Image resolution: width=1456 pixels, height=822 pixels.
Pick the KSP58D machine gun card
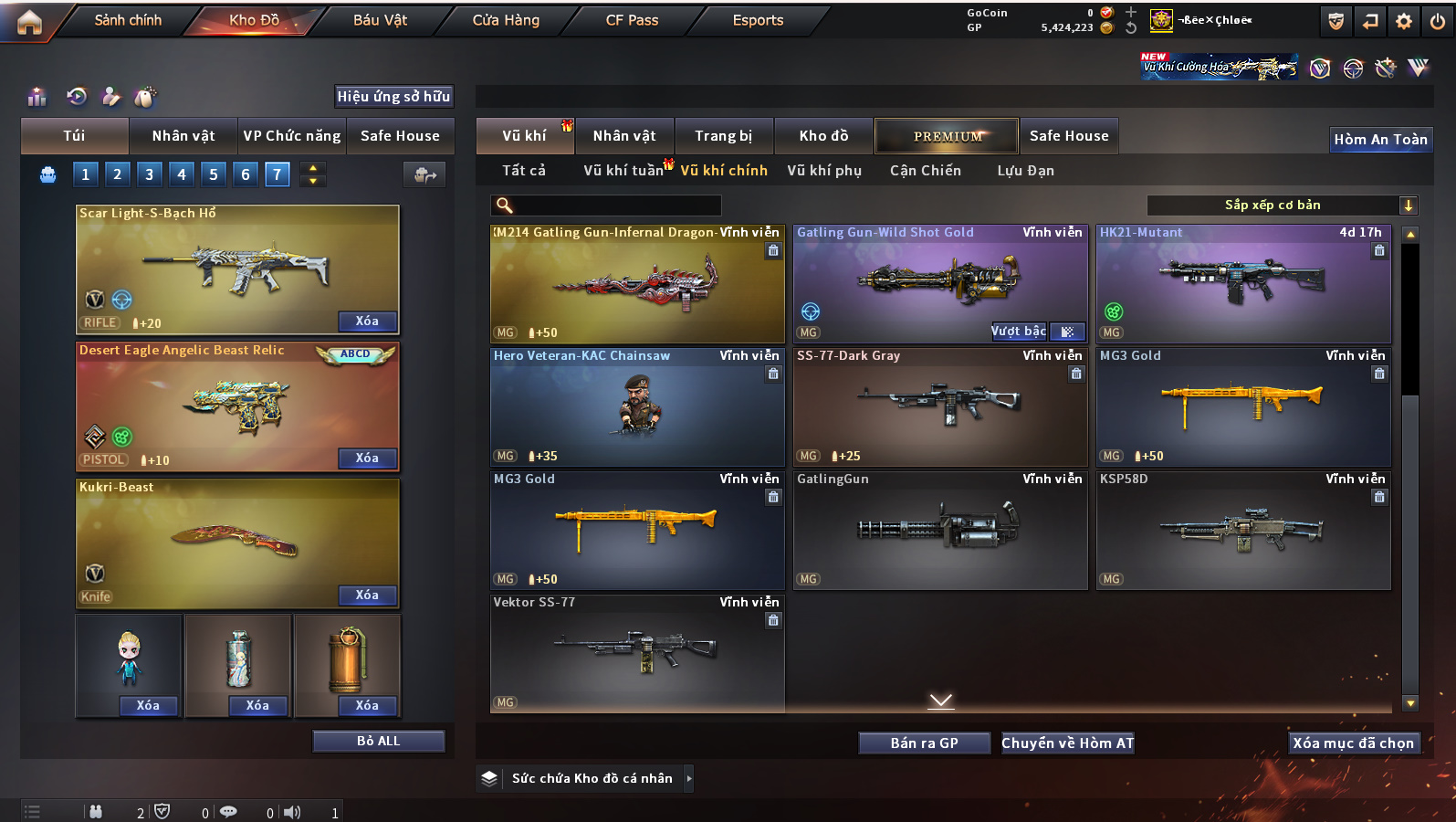point(1242,531)
